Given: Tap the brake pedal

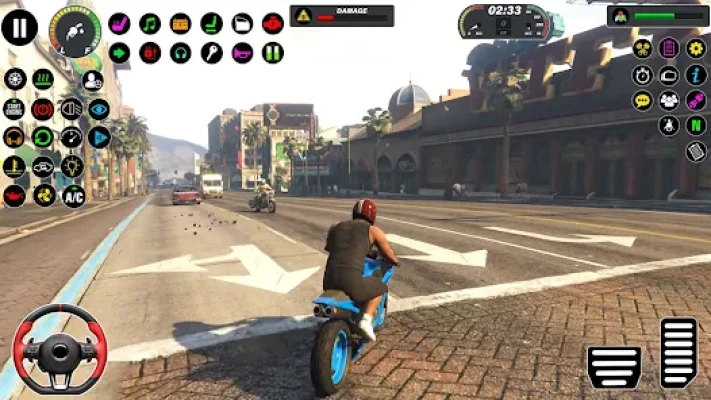Looking at the screenshot, I should (613, 367).
